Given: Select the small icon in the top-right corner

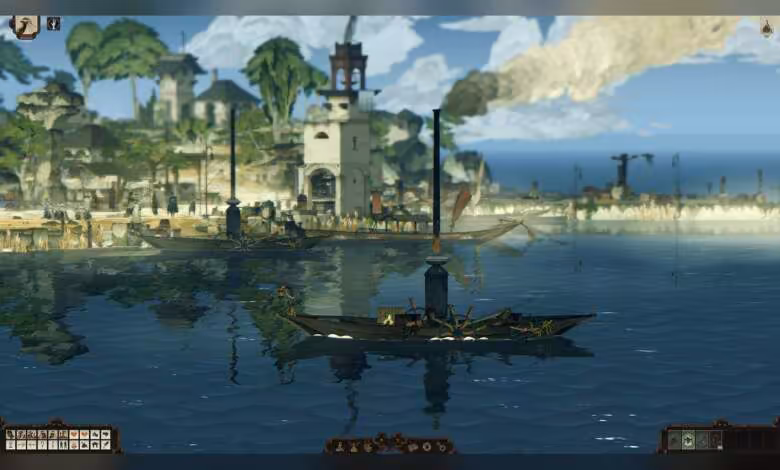Looking at the screenshot, I should 767,29.
